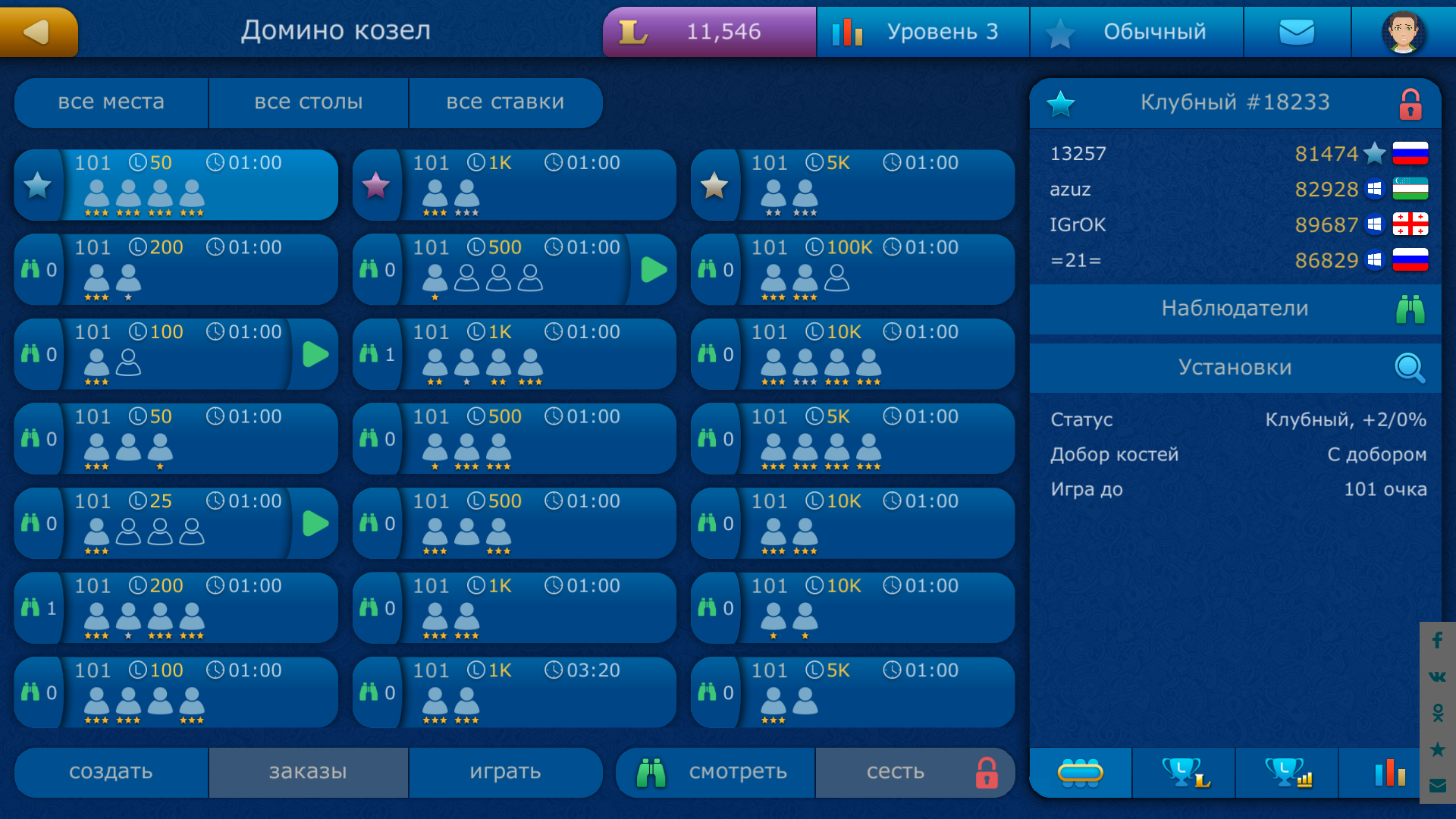The image size is (1456, 819).
Task: Open the все столы filter
Action: 309,102
